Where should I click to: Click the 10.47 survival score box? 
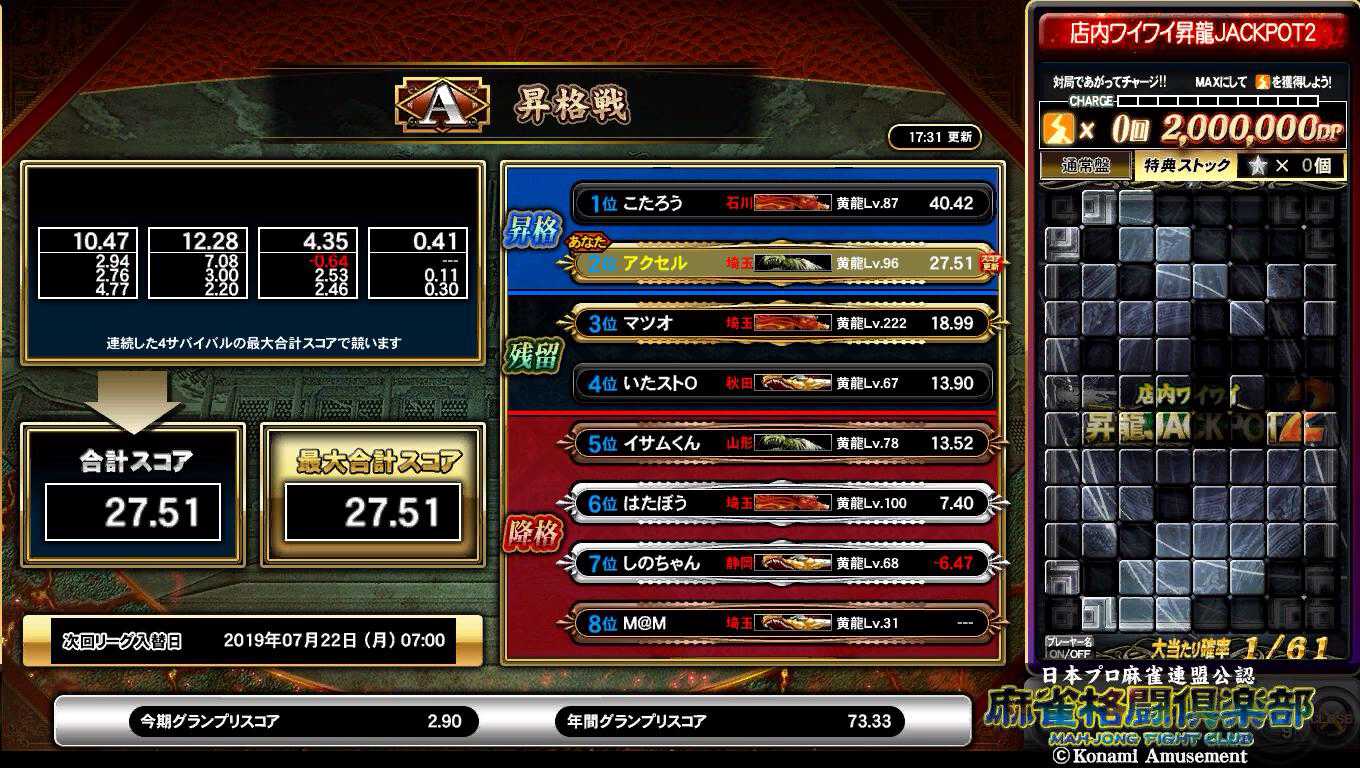(88, 263)
